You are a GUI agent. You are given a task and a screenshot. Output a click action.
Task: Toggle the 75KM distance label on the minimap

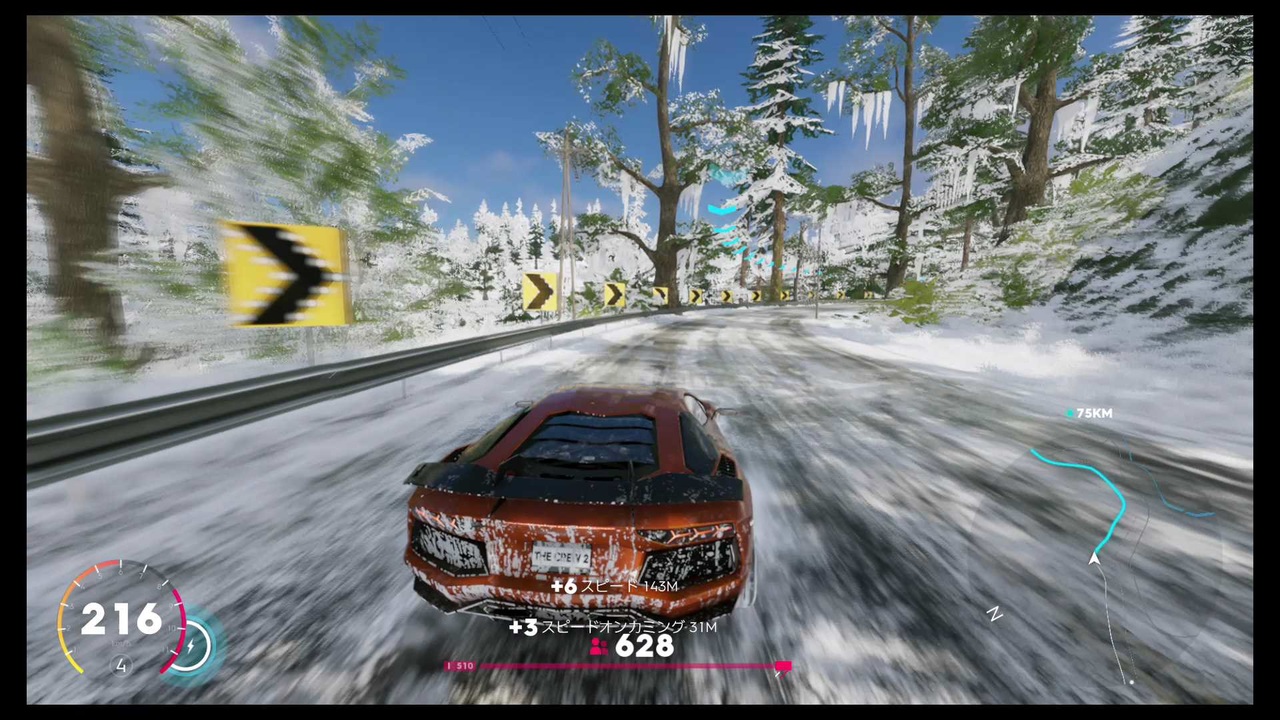click(1092, 413)
